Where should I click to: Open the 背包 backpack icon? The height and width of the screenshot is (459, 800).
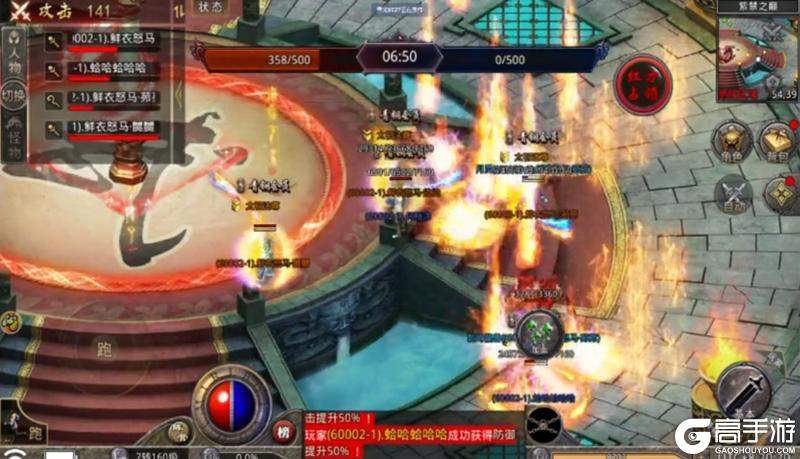coord(778,140)
